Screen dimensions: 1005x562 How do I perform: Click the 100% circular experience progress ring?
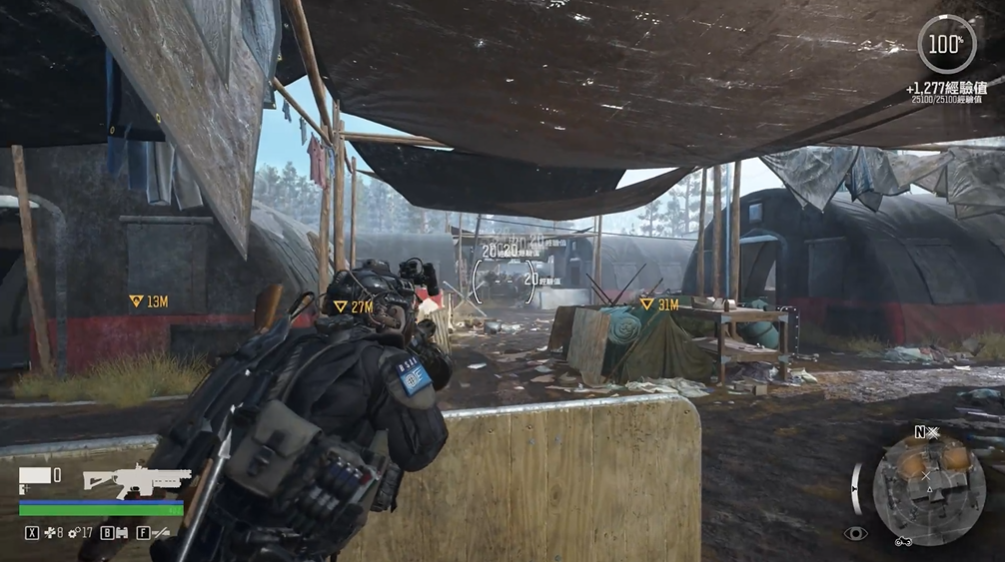click(946, 45)
